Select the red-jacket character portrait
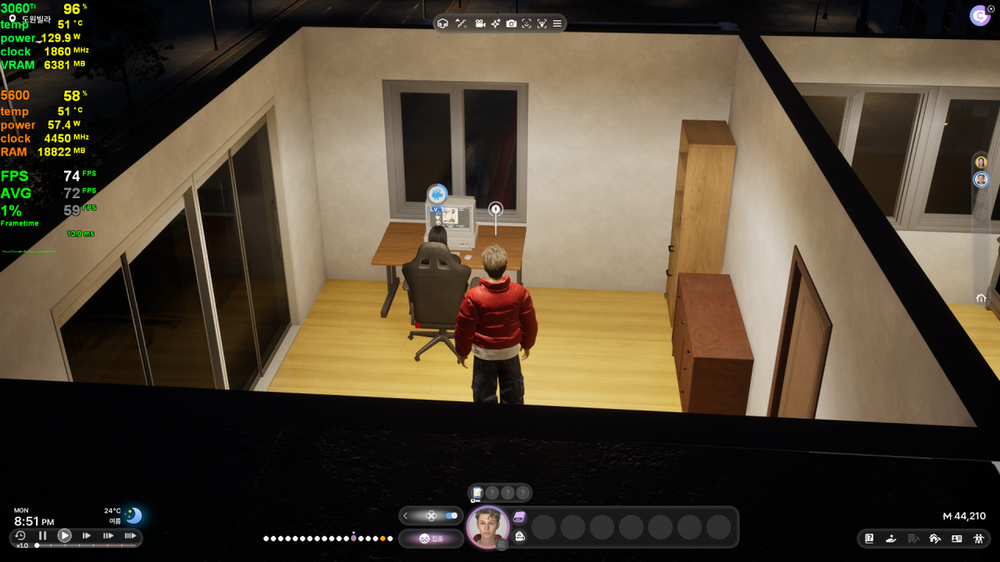This screenshot has height=562, width=1000. coord(488,527)
